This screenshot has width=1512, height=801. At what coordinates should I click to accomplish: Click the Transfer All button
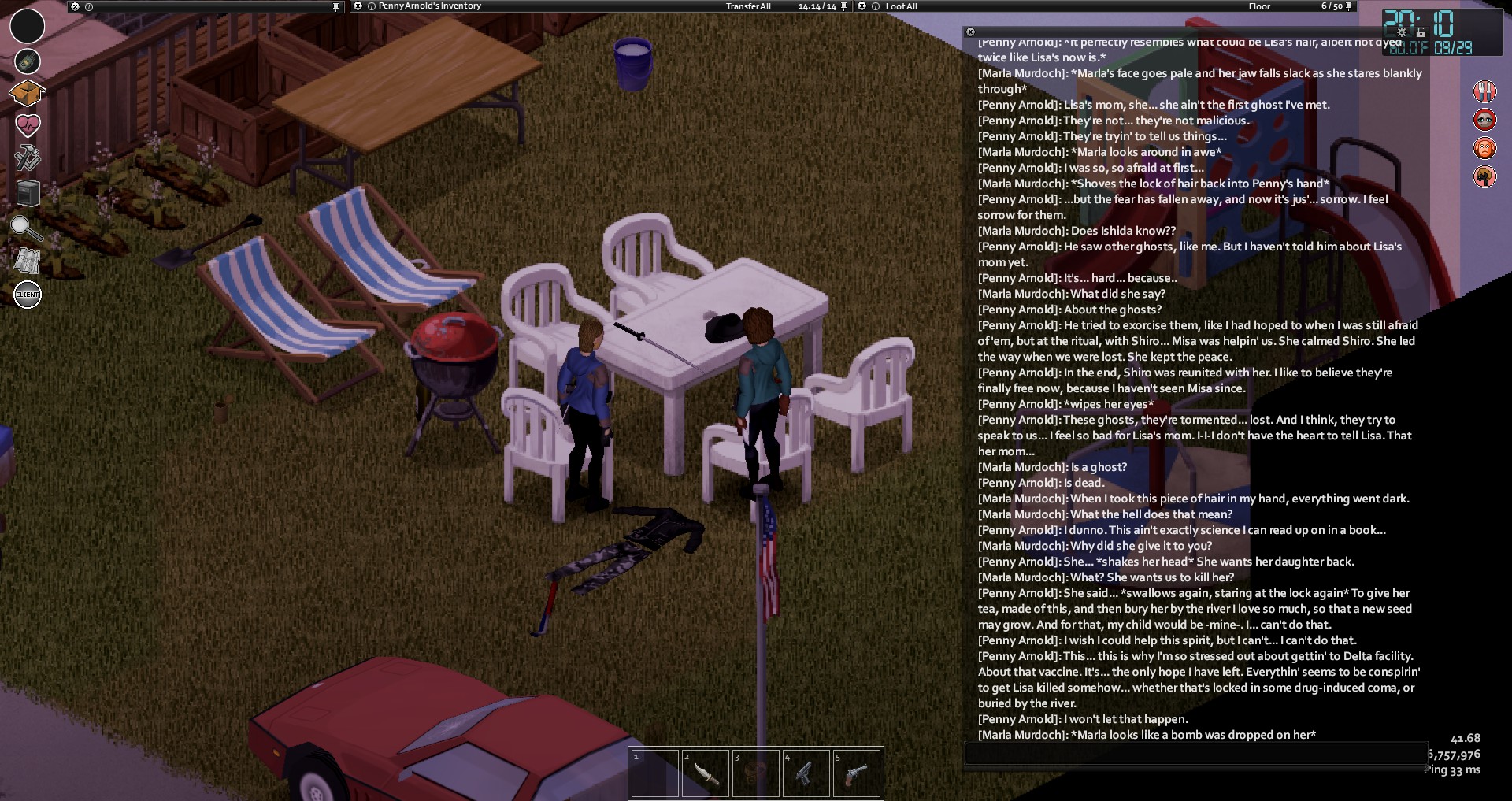tap(747, 6)
